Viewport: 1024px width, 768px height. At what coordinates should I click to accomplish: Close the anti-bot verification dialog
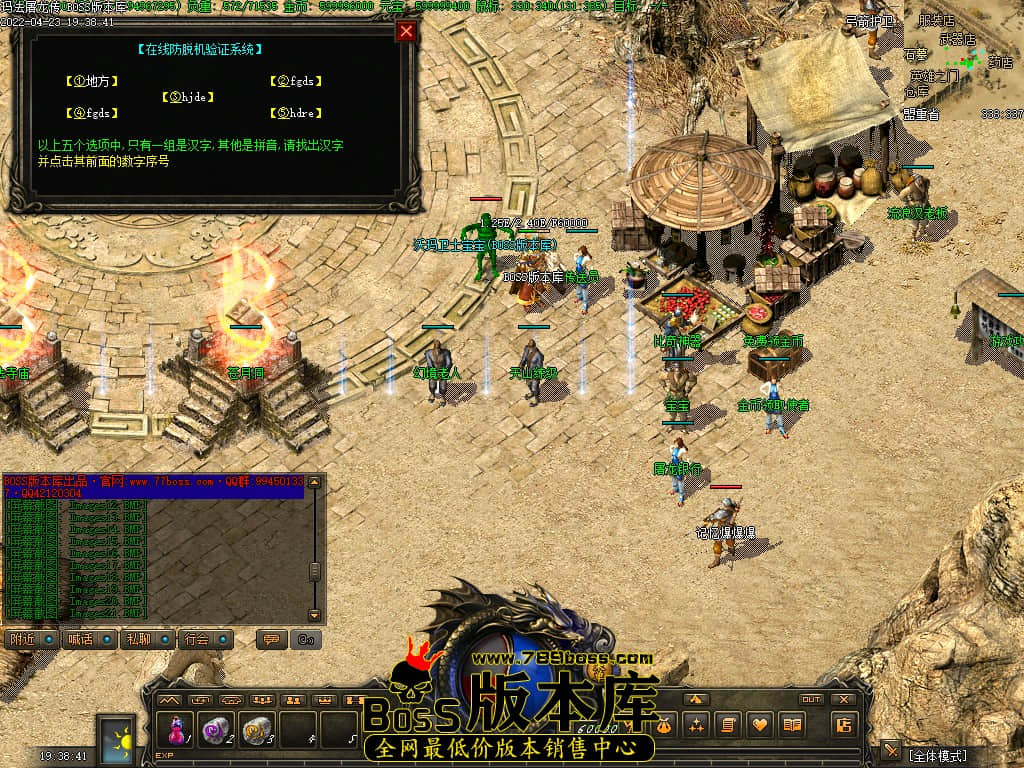click(x=405, y=31)
